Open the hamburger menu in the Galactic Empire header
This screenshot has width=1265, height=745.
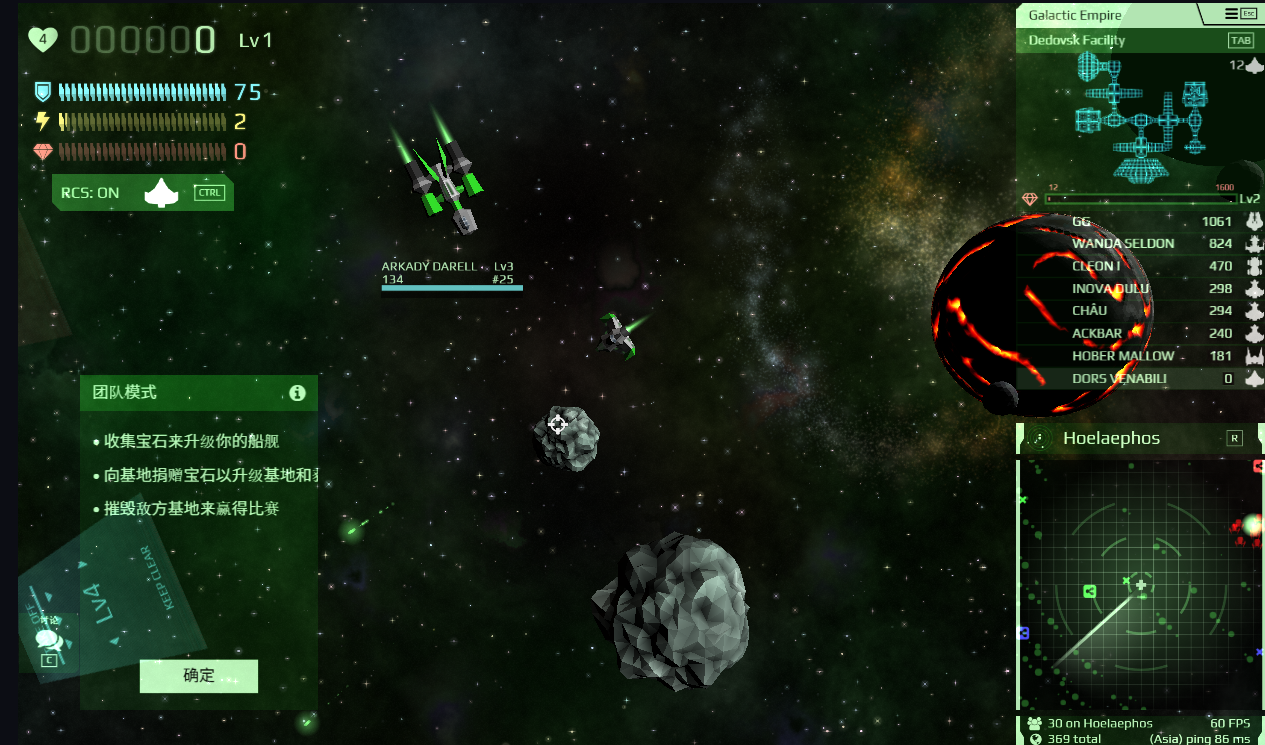pos(1232,14)
